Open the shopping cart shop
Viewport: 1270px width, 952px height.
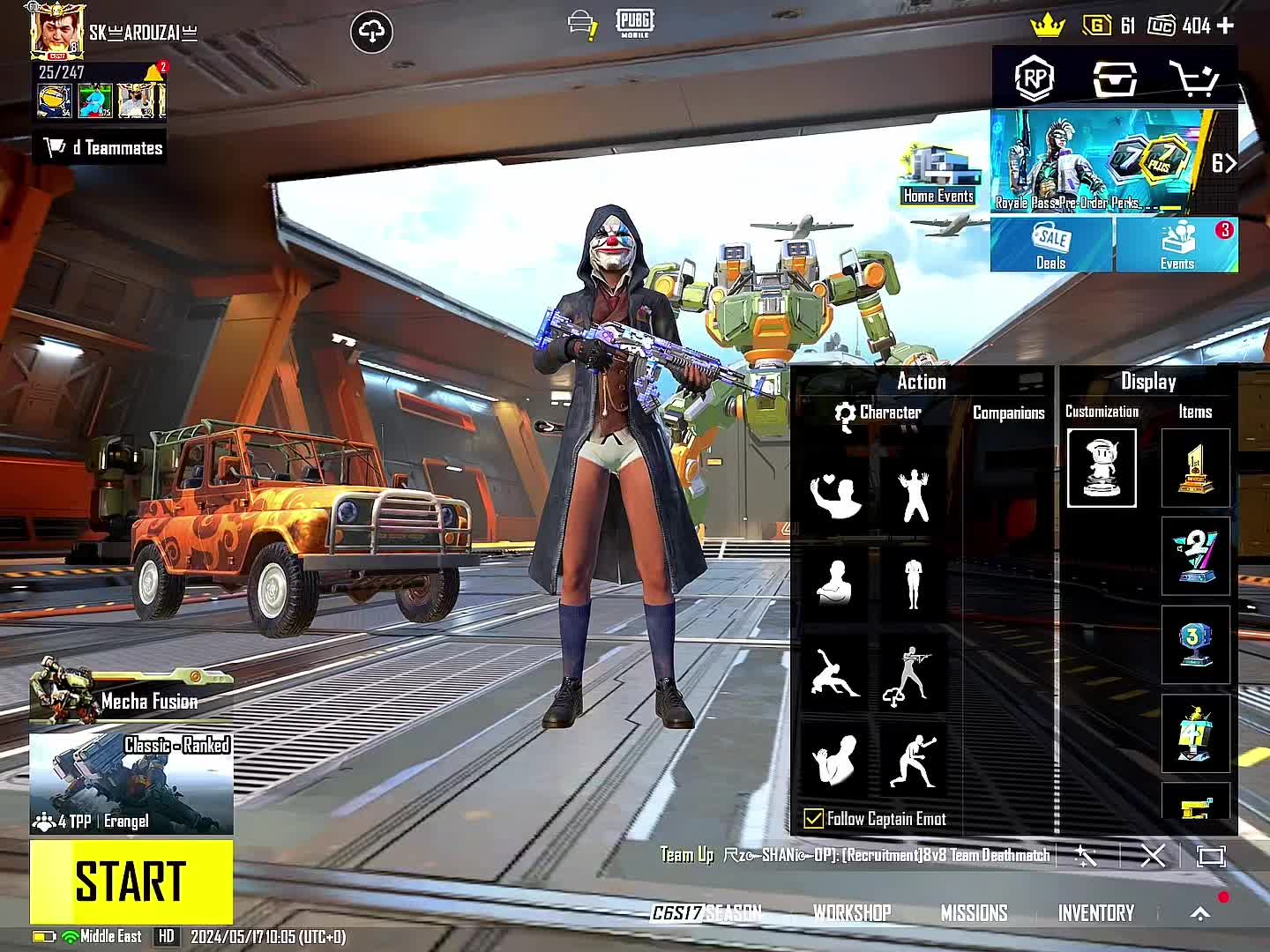coord(1193,79)
